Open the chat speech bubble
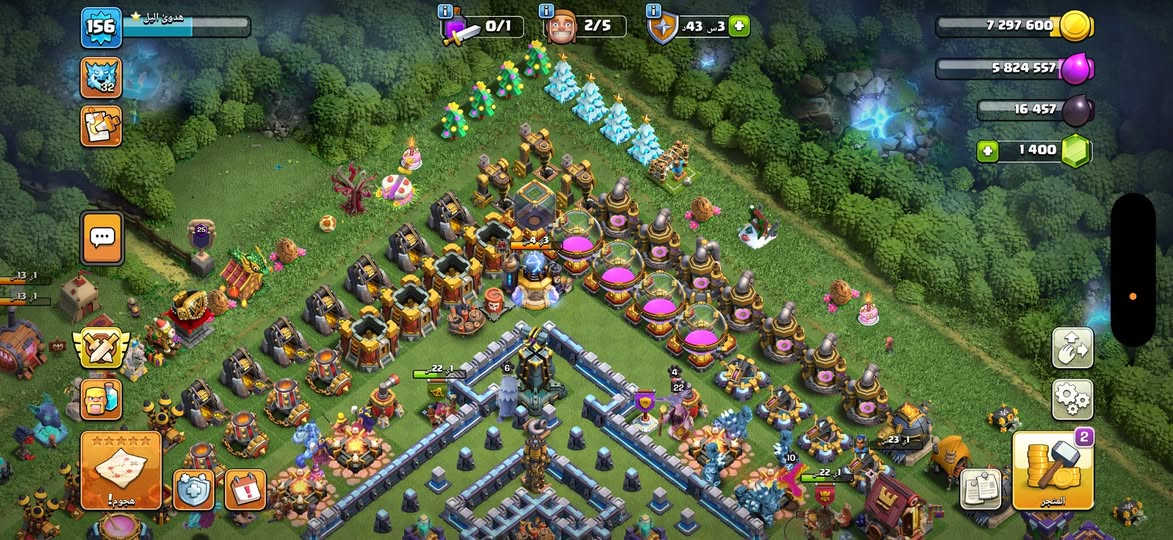1173x540 pixels. (x=102, y=238)
